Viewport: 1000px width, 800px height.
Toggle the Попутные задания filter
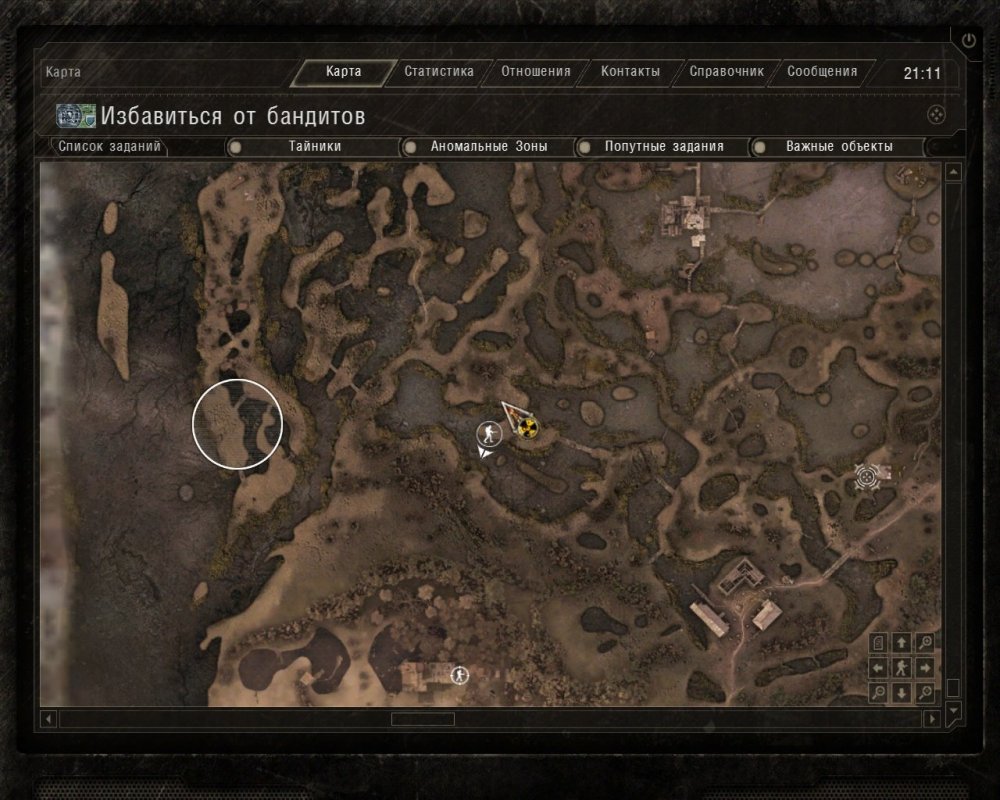click(x=663, y=146)
